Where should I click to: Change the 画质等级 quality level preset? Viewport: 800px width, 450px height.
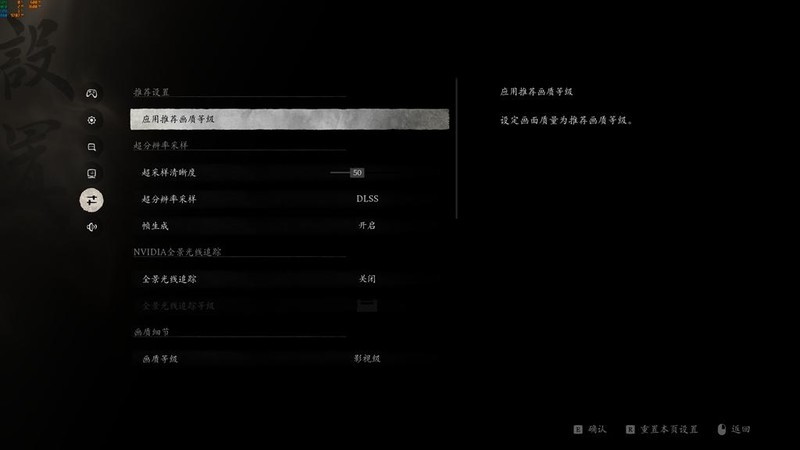point(367,358)
